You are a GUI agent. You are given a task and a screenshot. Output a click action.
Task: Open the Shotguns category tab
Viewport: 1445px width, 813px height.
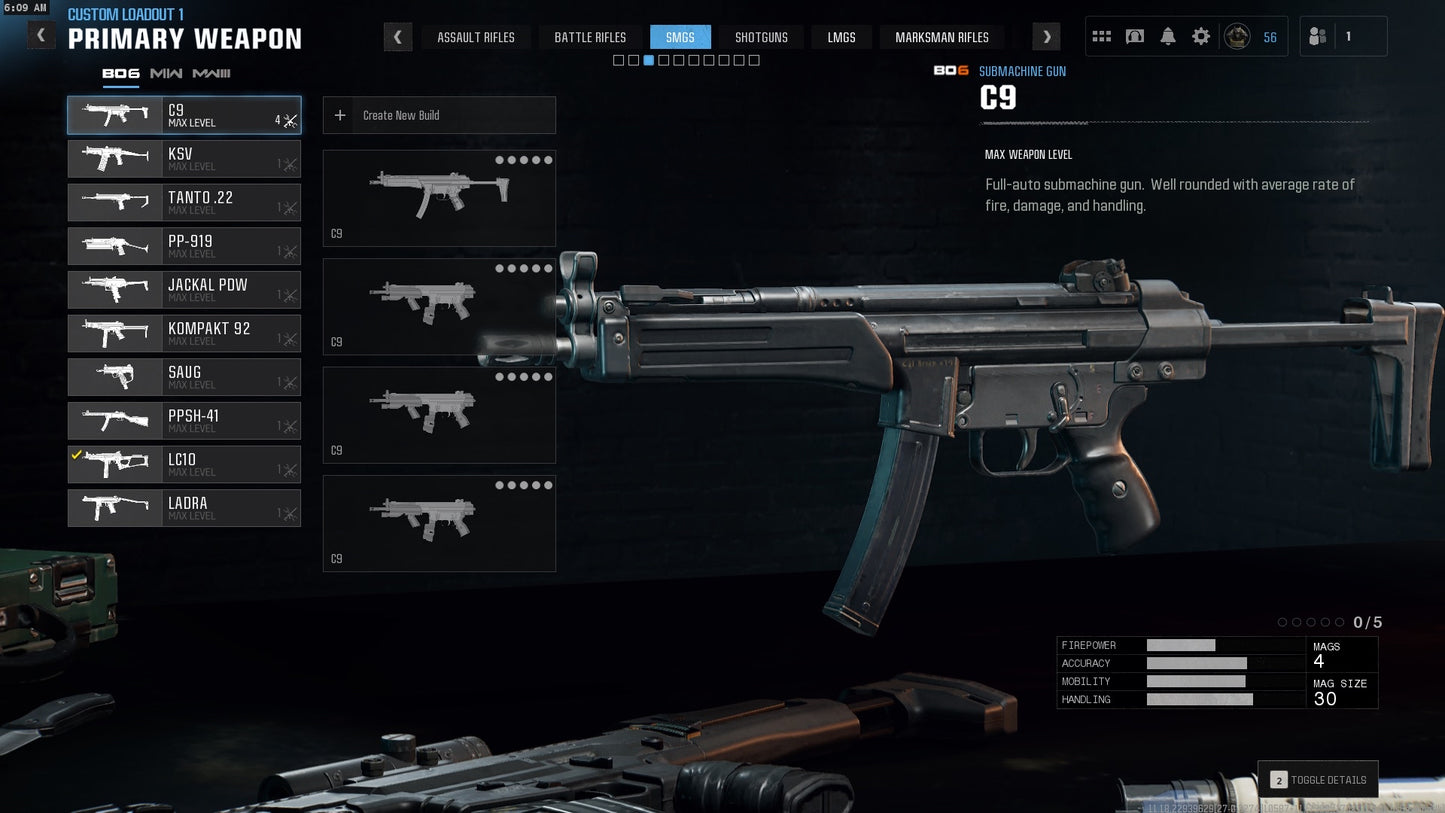[x=761, y=36]
